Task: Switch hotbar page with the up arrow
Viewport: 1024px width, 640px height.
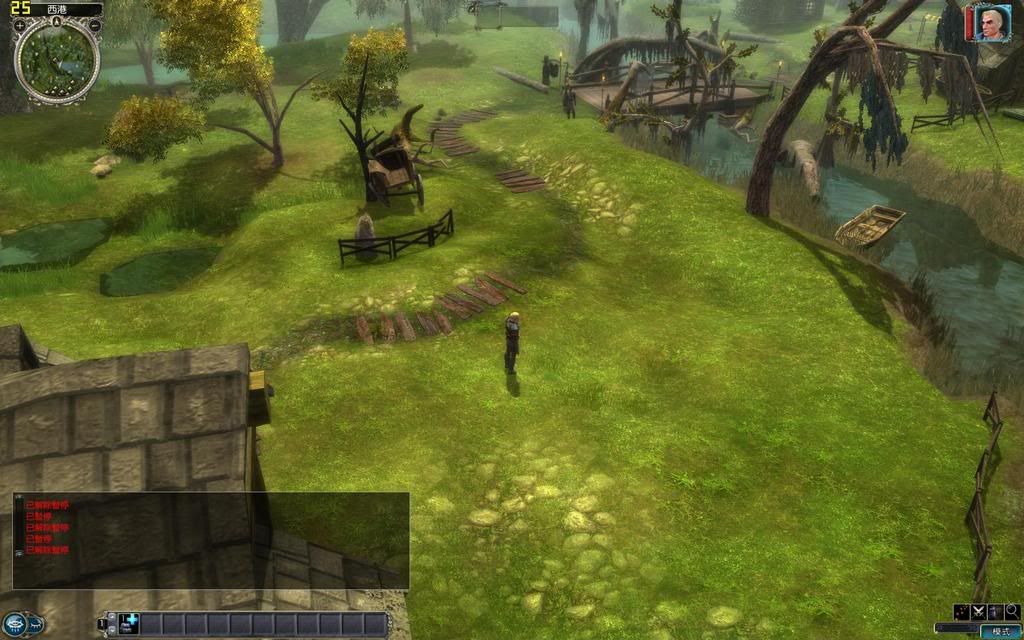Action: [110, 618]
